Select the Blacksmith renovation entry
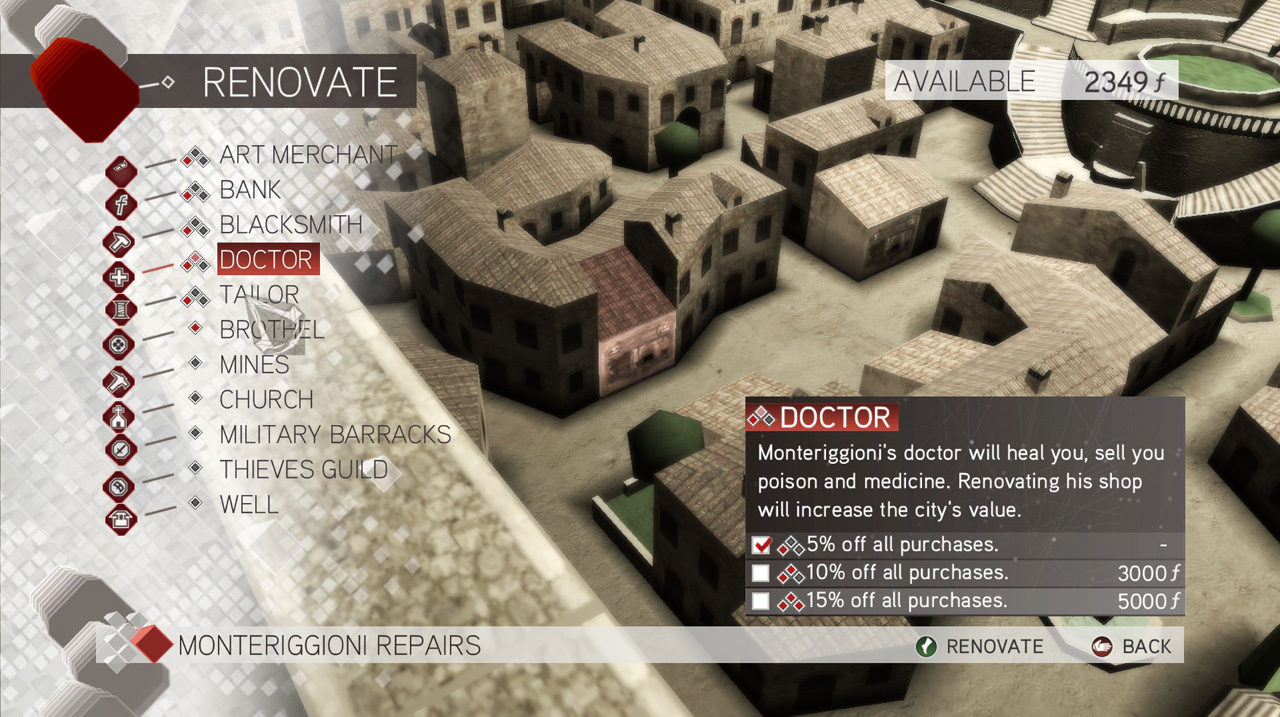The height and width of the screenshot is (717, 1280). [291, 225]
